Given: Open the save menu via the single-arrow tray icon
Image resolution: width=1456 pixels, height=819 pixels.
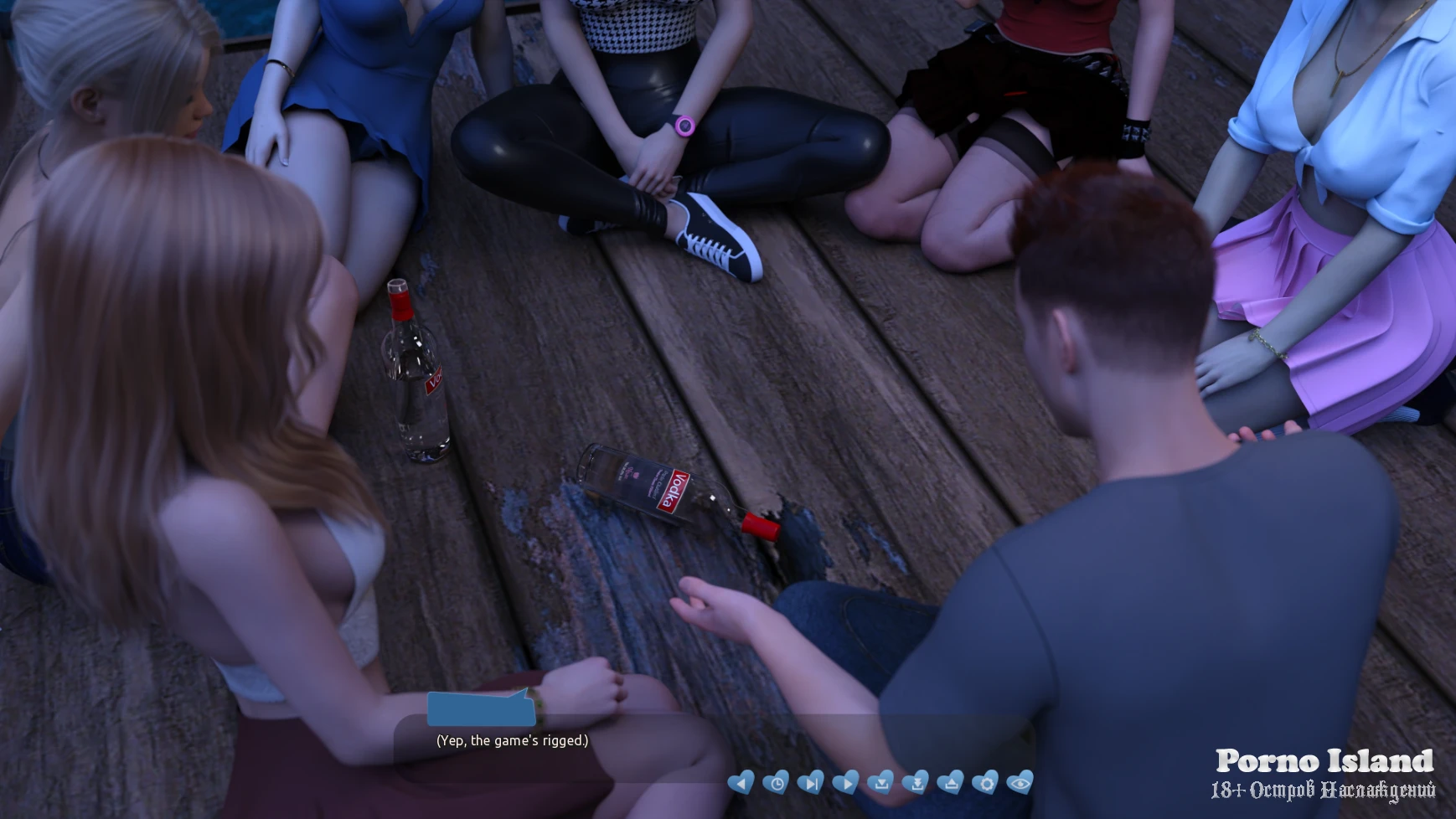Looking at the screenshot, I should click(880, 783).
